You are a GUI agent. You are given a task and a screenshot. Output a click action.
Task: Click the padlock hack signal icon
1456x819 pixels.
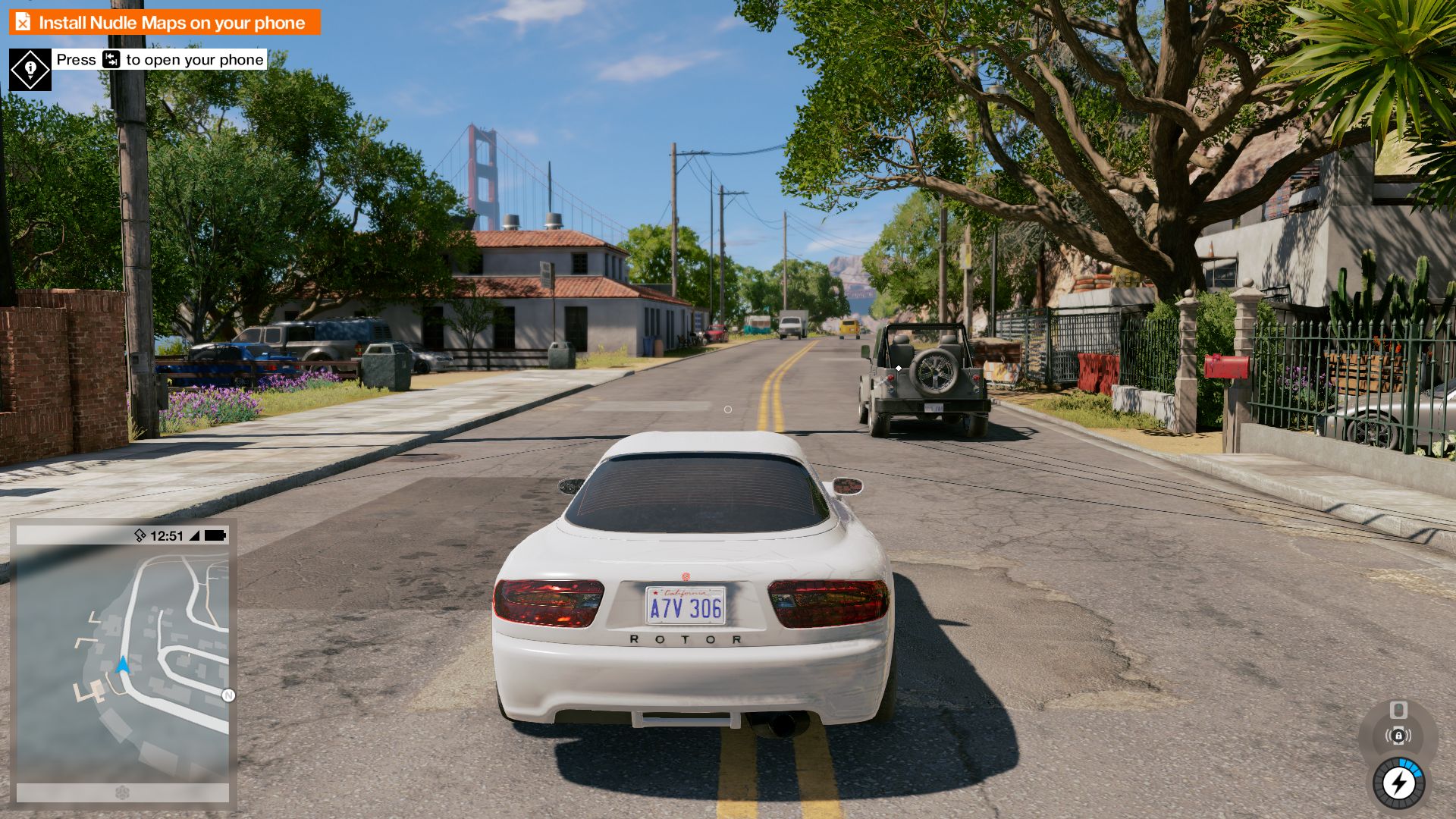(x=1398, y=736)
